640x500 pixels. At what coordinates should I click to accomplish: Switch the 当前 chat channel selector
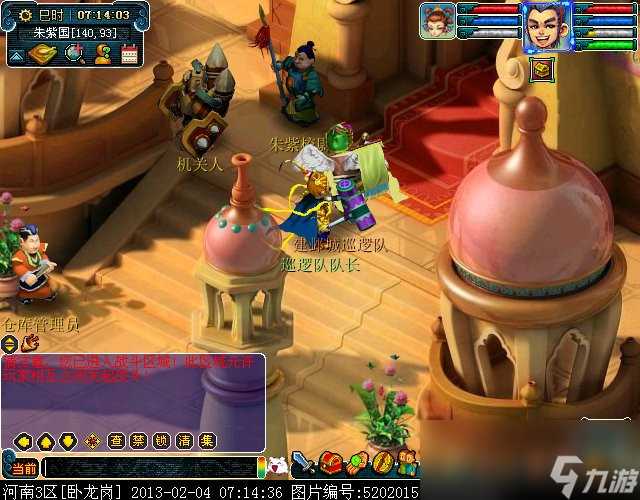[x=23, y=467]
